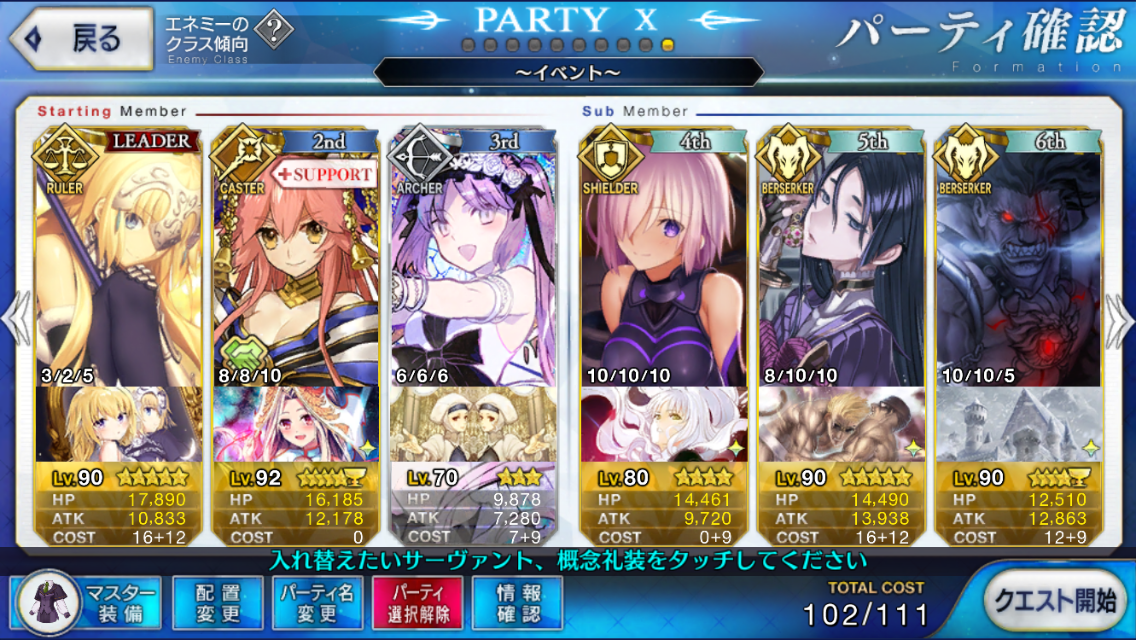1136x640 pixels.
Task: Choose the 6th slot Berserker servant
Action: pyautogui.click(x=1018, y=260)
